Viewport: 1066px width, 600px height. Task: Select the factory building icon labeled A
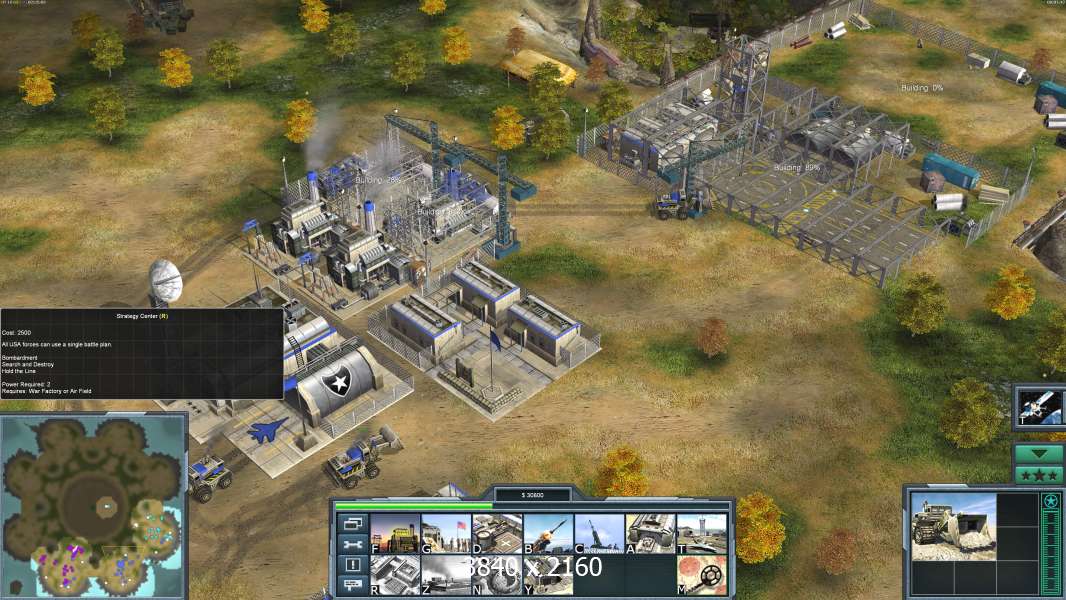click(x=650, y=534)
